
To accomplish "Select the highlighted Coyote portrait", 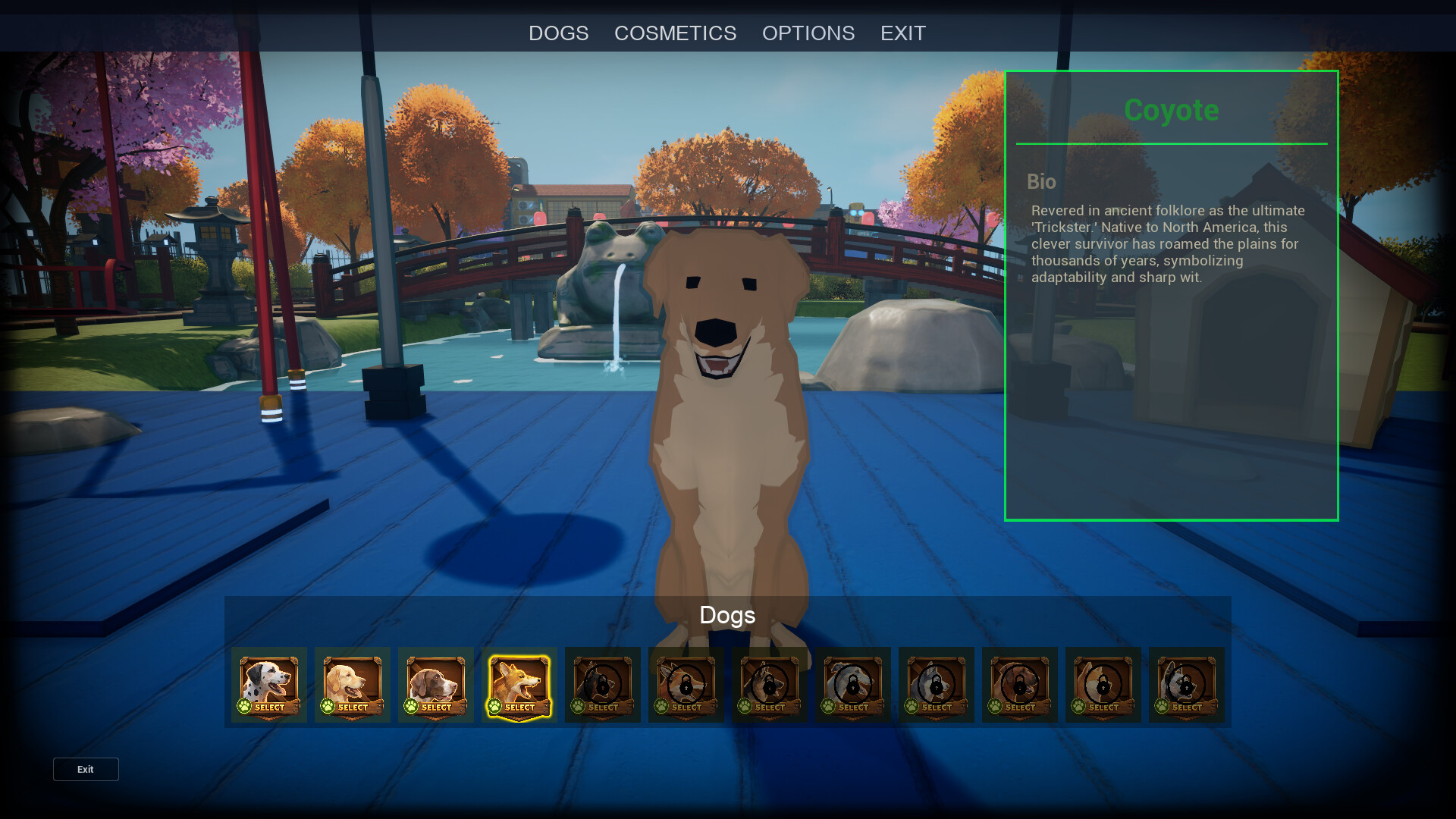I will [x=519, y=686].
